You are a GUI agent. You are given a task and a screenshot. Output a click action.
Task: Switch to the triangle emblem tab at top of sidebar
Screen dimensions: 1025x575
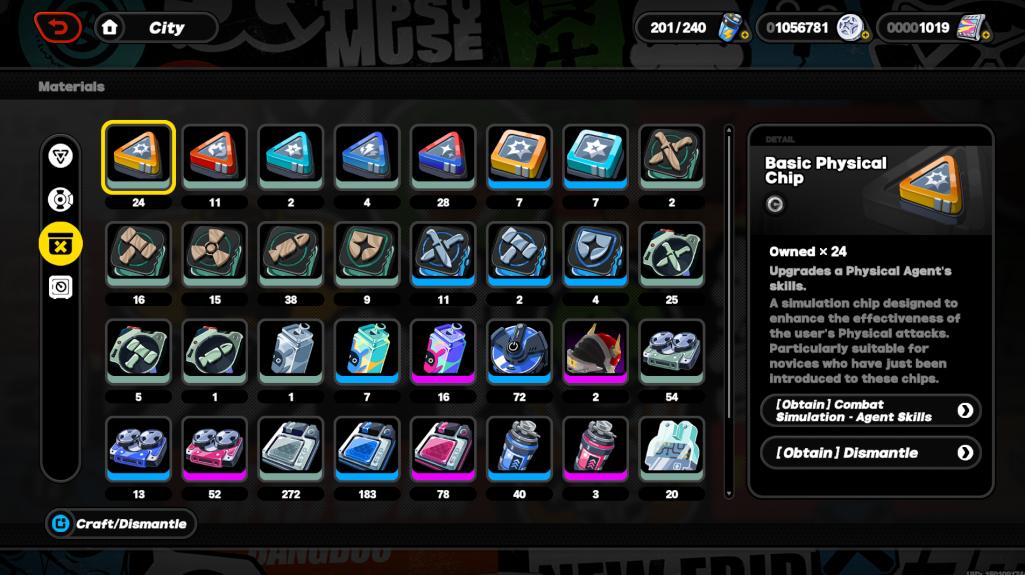pyautogui.click(x=61, y=155)
